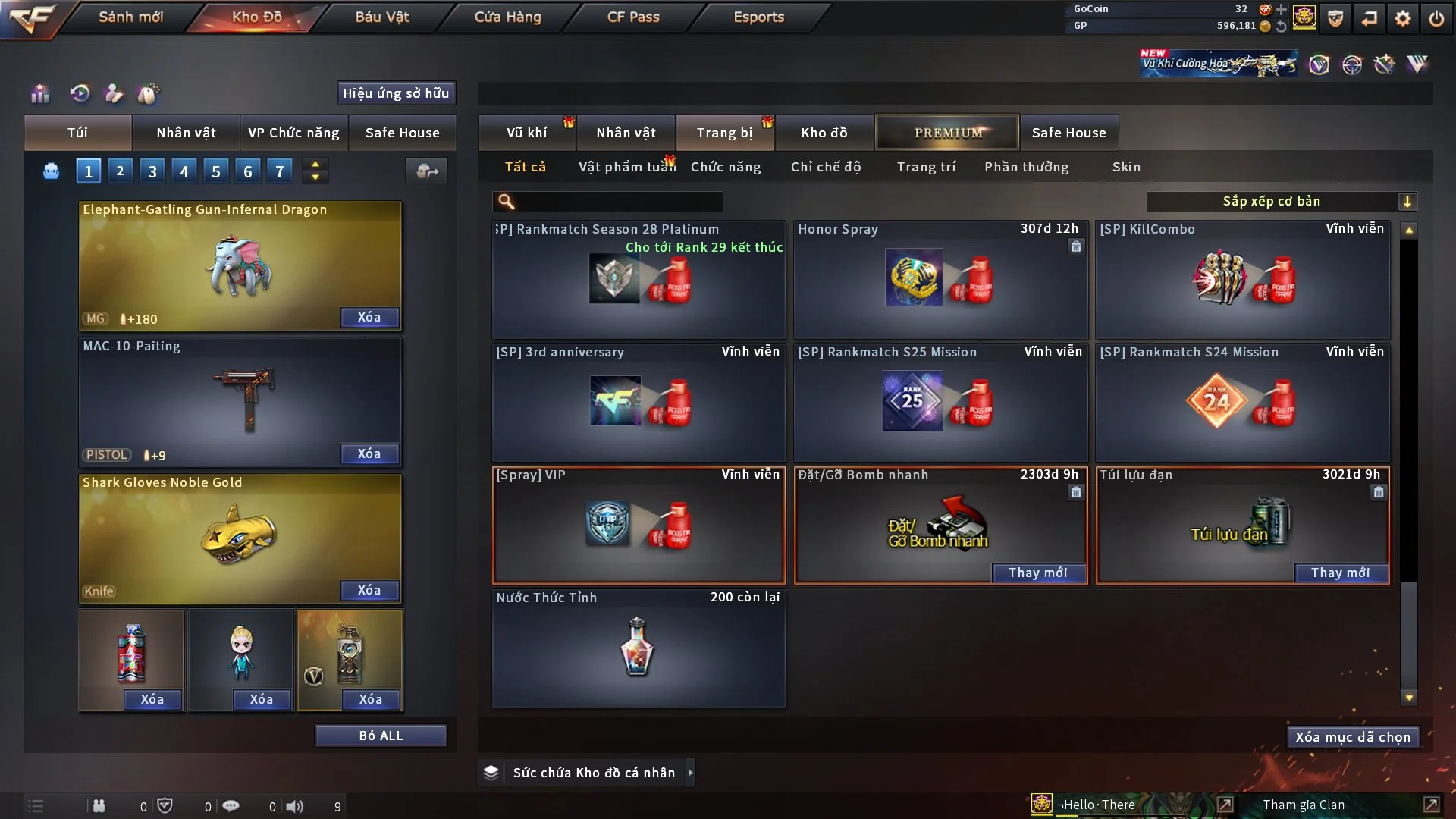
Task: Go to Sảnh mới lobby tab
Action: point(130,17)
